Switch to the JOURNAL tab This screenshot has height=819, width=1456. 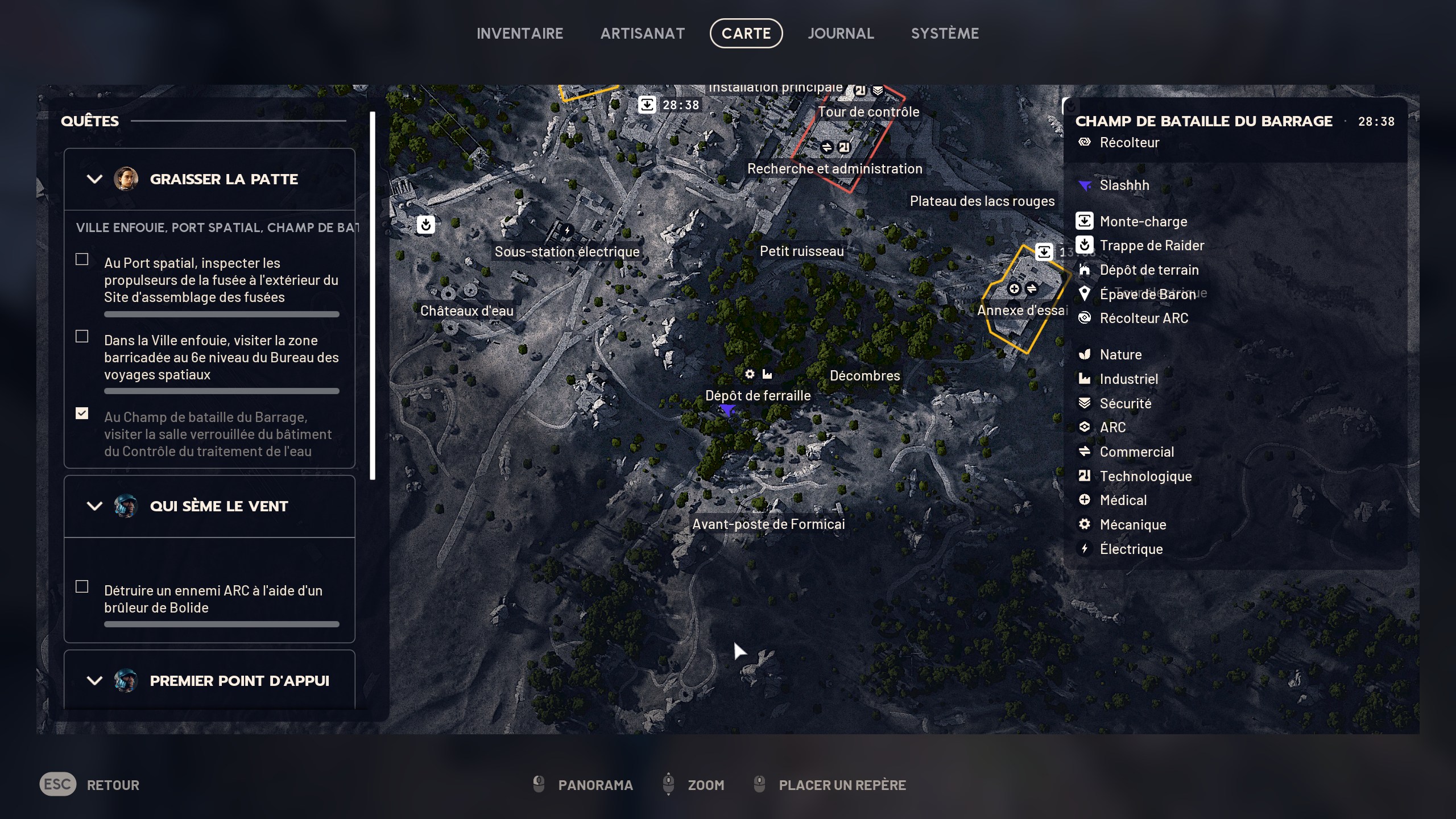pos(841,33)
